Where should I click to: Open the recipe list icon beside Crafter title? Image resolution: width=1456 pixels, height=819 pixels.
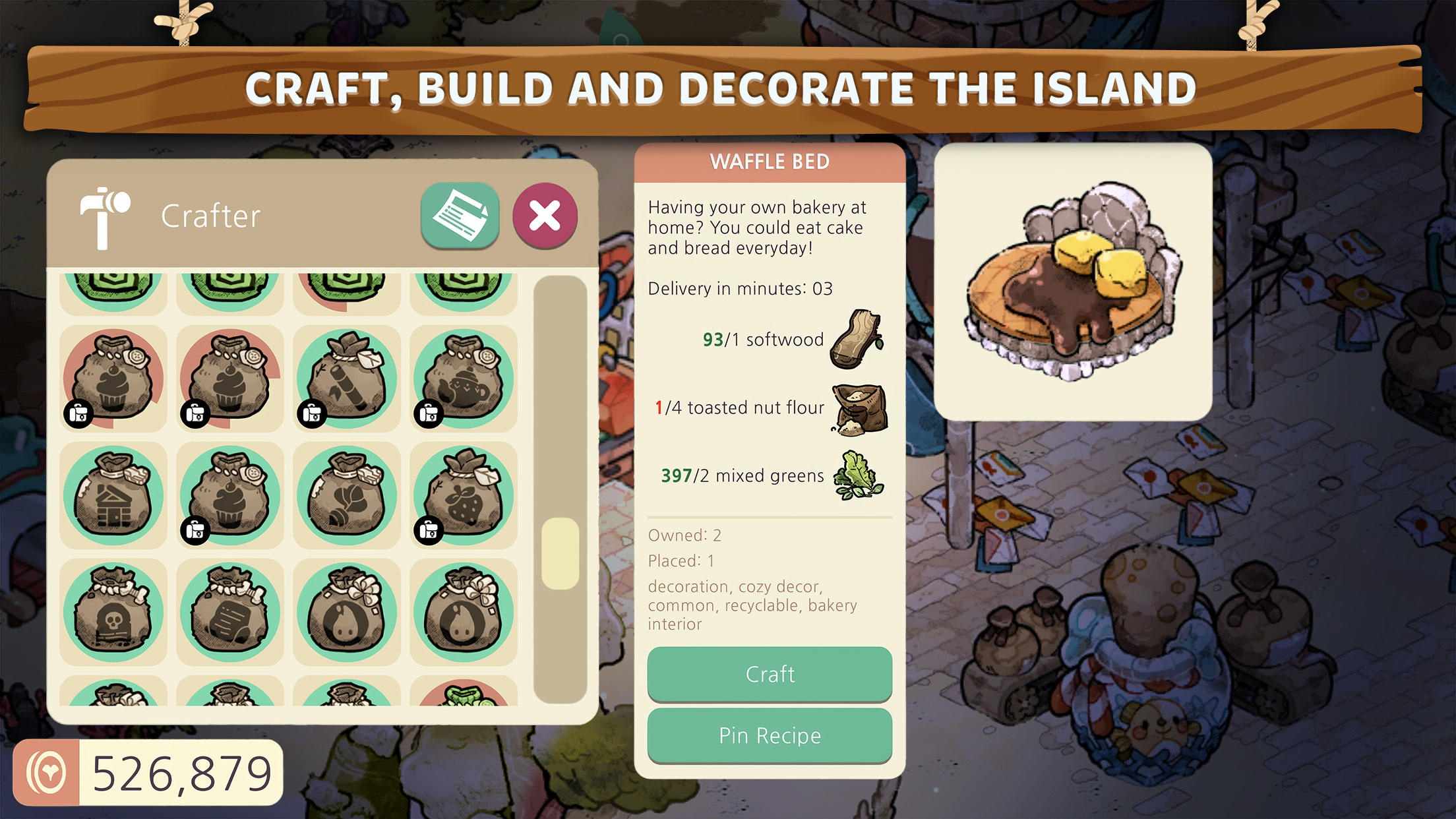coord(460,216)
